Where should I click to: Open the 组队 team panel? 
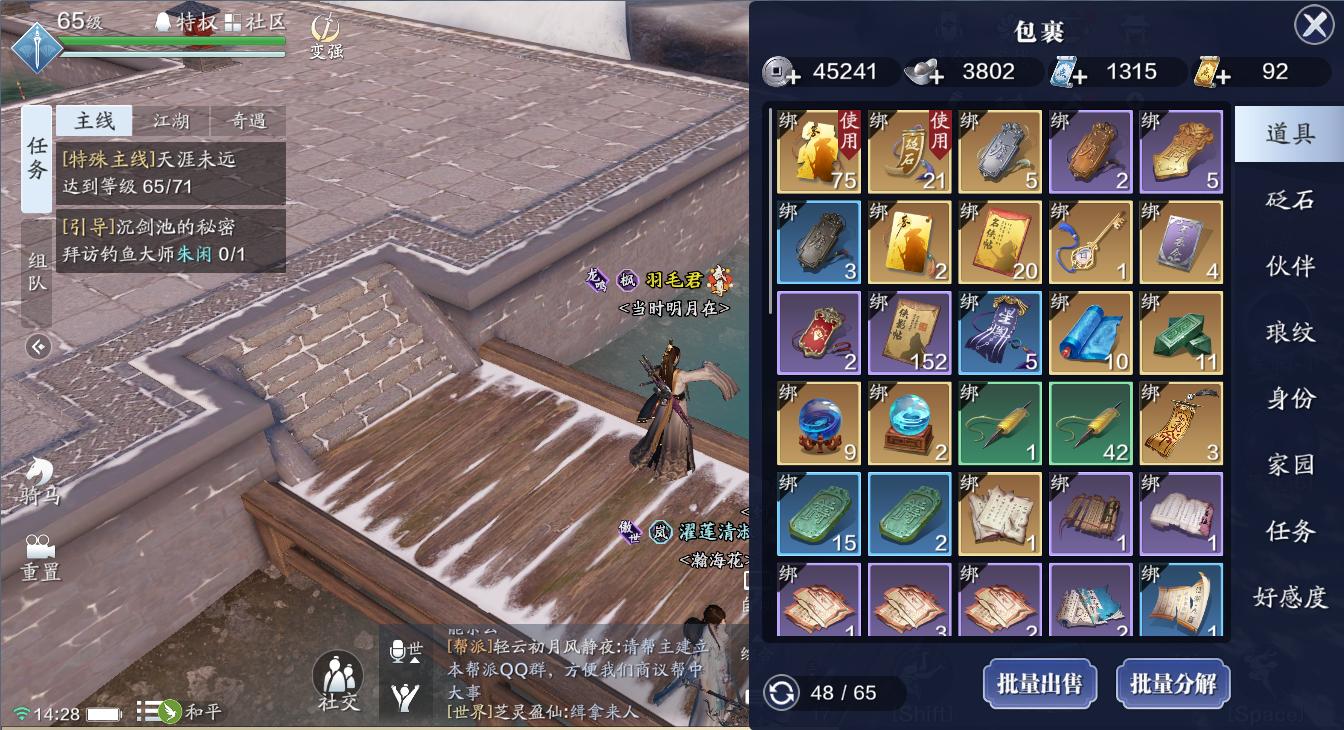click(37, 271)
